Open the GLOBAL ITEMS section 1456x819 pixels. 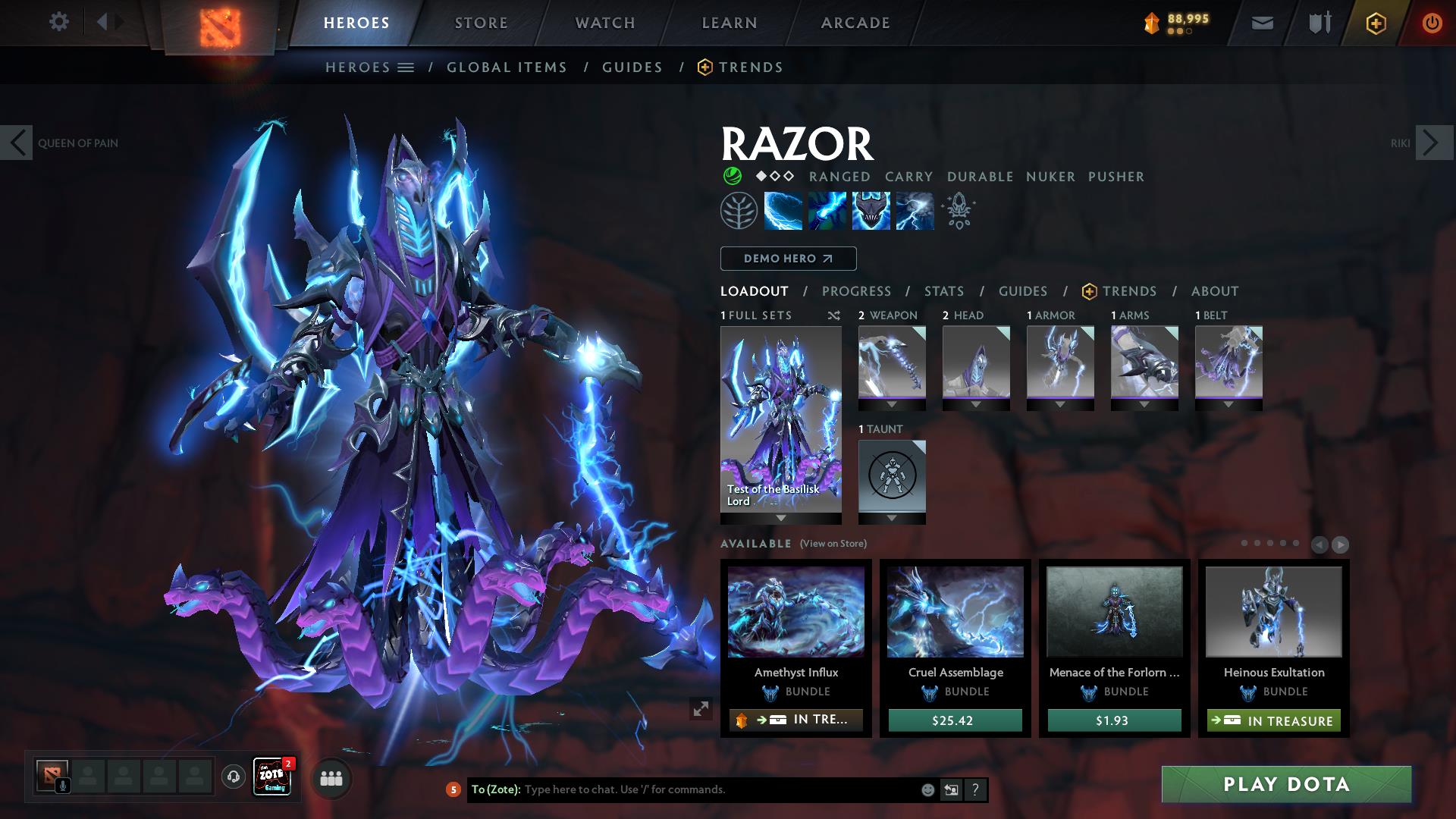point(507,67)
